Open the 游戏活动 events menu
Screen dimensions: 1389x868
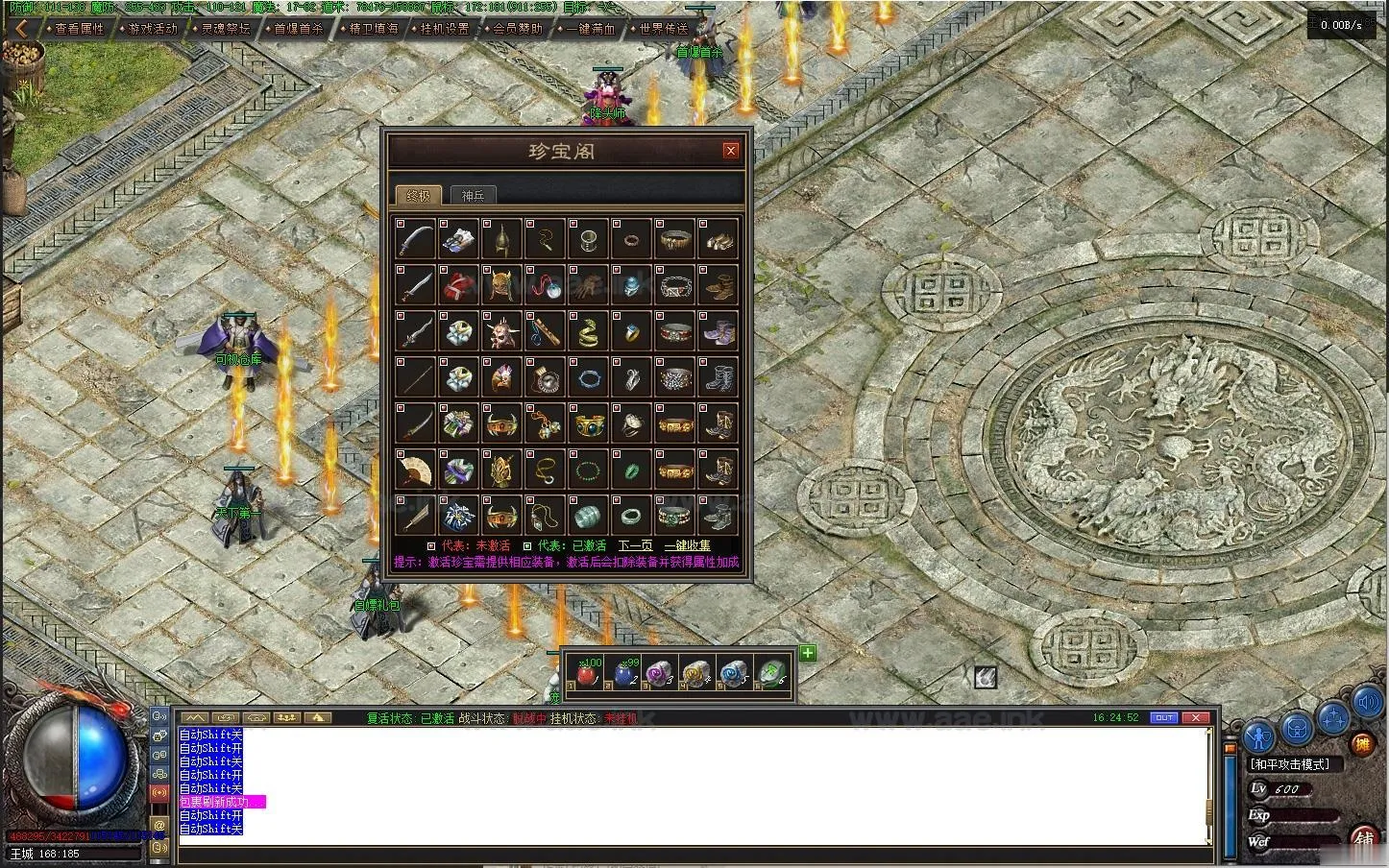[153, 29]
